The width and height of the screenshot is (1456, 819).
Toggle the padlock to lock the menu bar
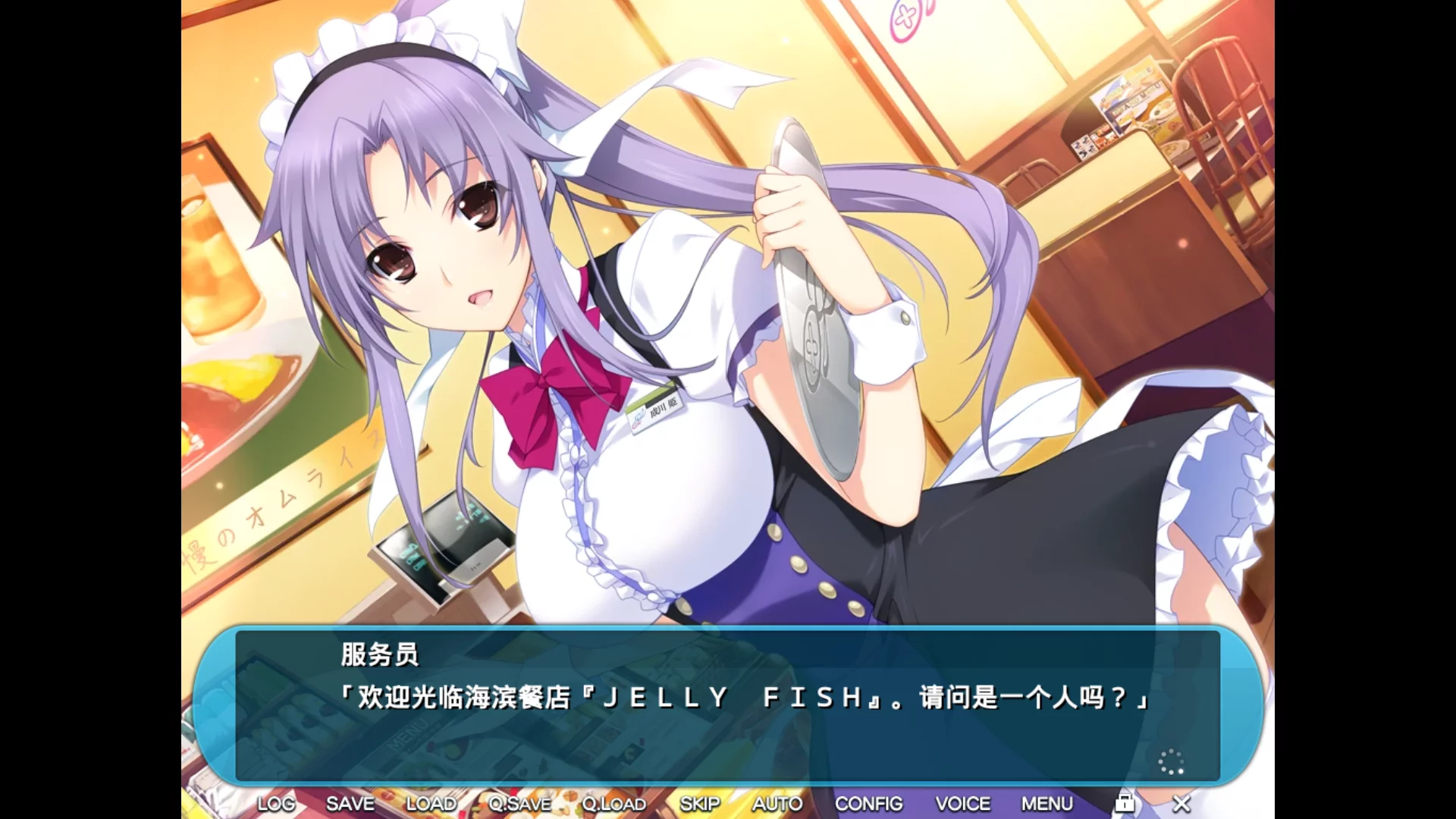click(x=1125, y=802)
